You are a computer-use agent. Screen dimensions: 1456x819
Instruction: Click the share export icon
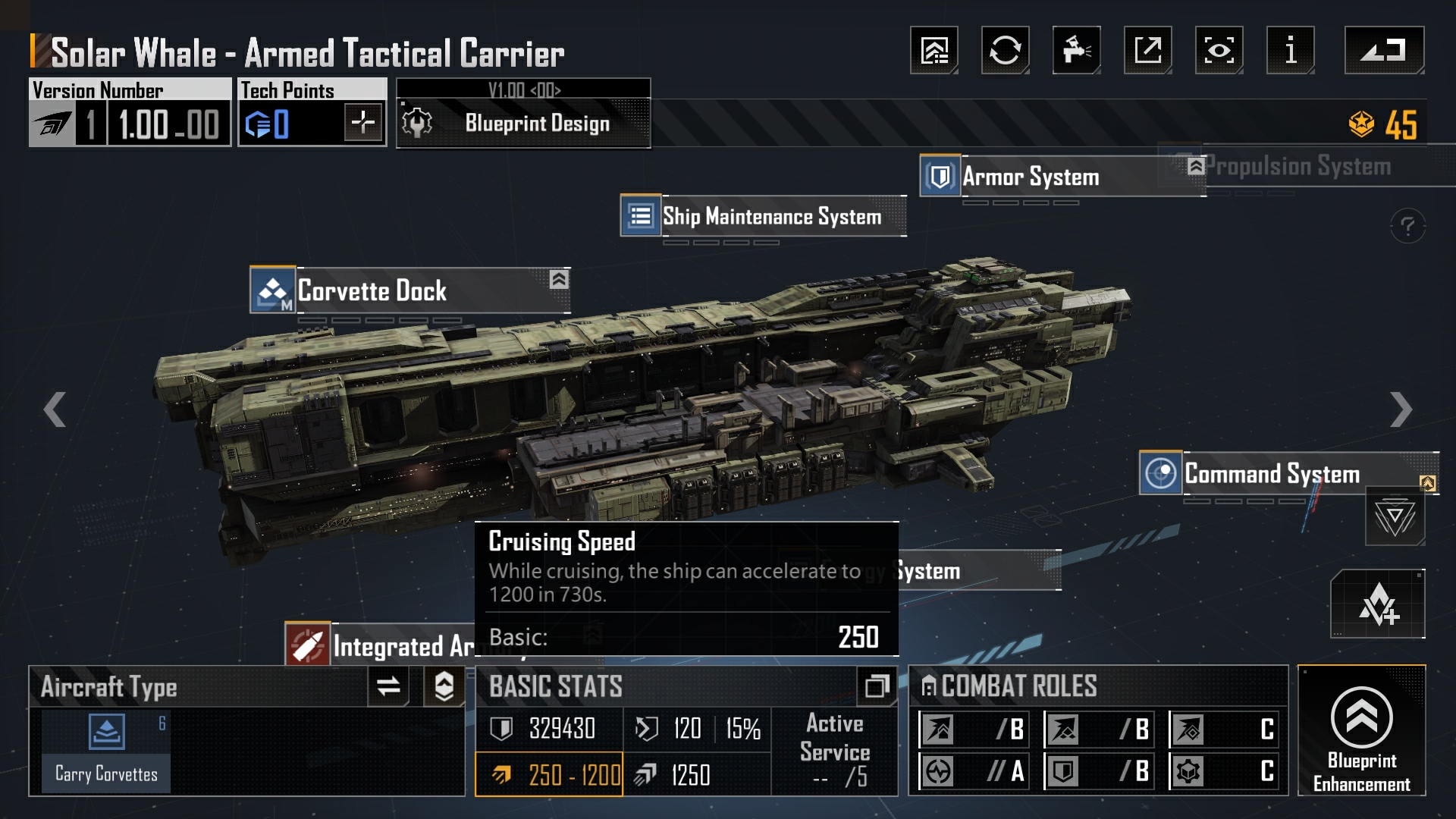pos(1147,50)
